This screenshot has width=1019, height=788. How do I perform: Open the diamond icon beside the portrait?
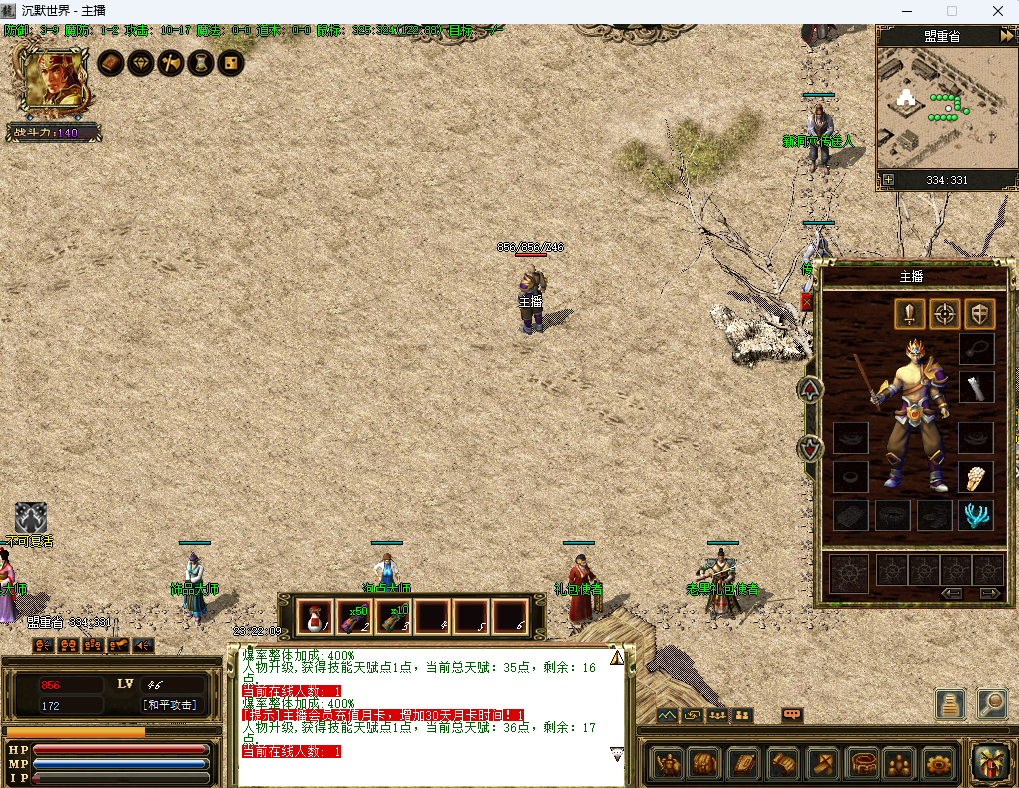pos(141,63)
